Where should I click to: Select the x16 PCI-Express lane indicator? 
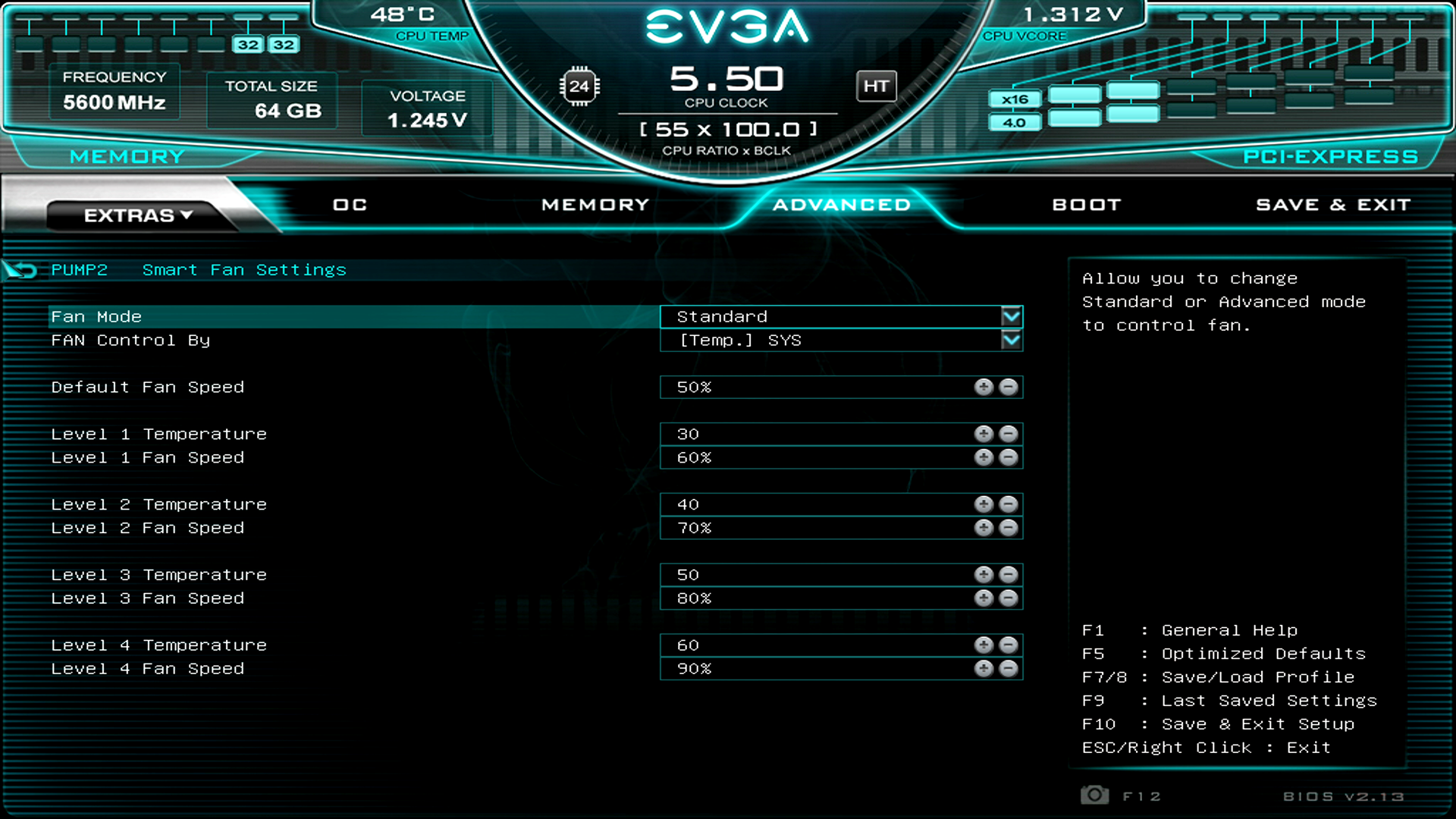(x=1015, y=99)
